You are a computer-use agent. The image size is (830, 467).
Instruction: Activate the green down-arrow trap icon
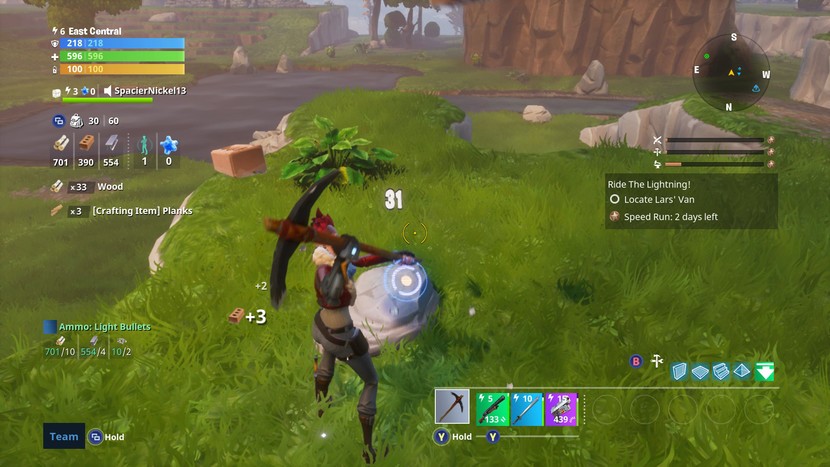[x=766, y=371]
